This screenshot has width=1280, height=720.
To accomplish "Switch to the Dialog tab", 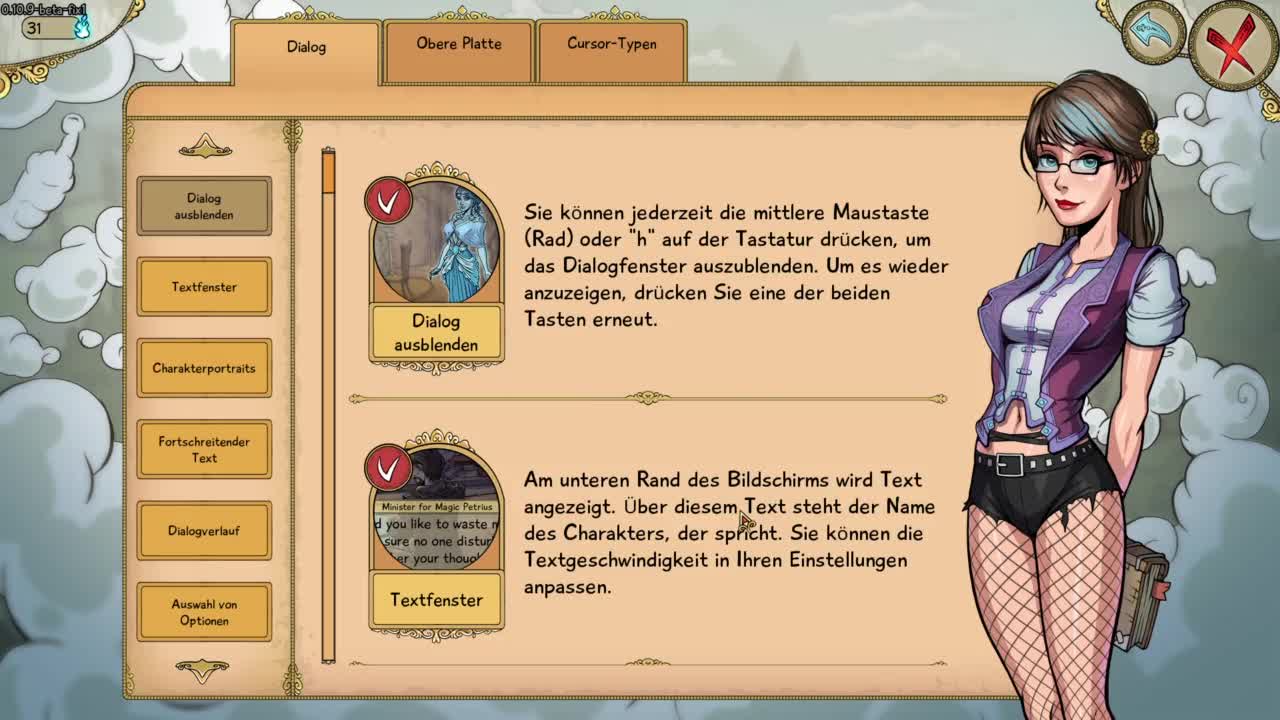I will (x=306, y=48).
